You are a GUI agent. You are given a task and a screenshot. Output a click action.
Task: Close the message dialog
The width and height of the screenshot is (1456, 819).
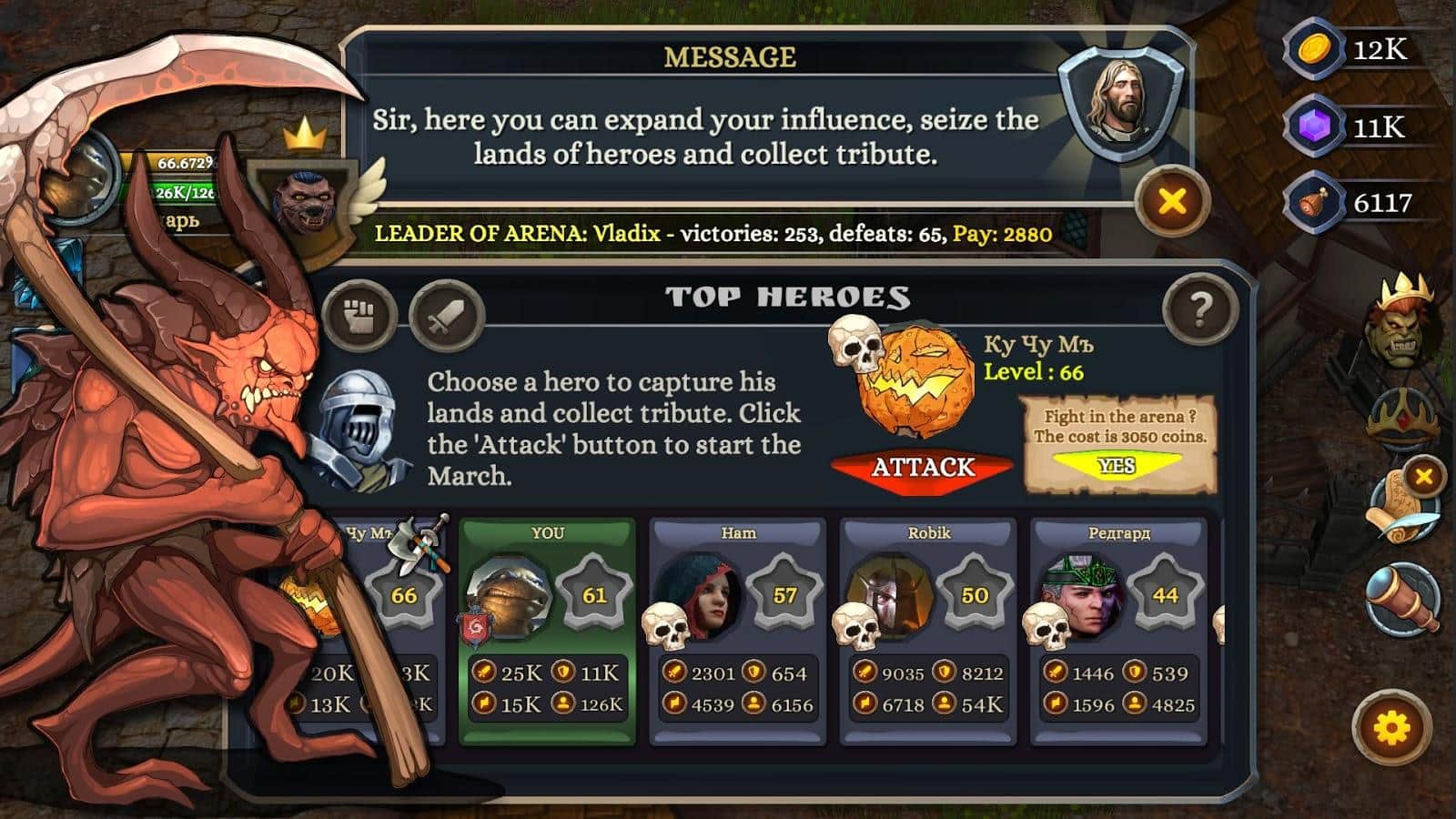click(1172, 201)
